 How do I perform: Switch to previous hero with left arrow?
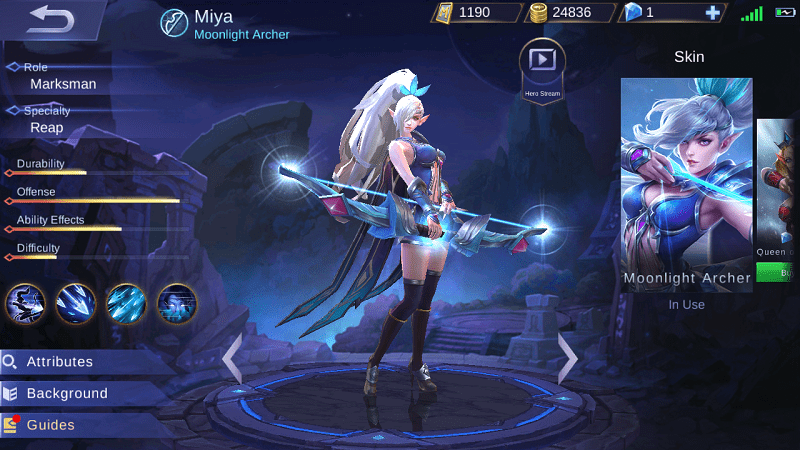232,359
